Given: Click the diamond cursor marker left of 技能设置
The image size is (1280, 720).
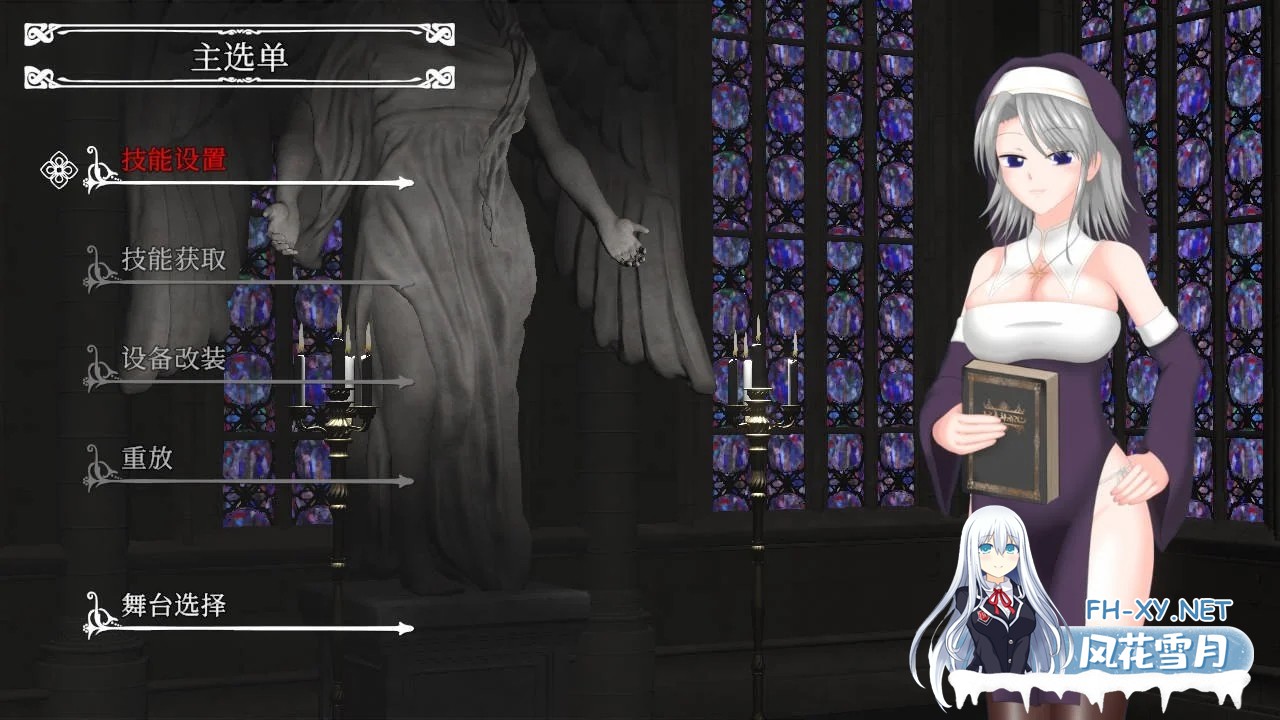Looking at the screenshot, I should [60, 168].
